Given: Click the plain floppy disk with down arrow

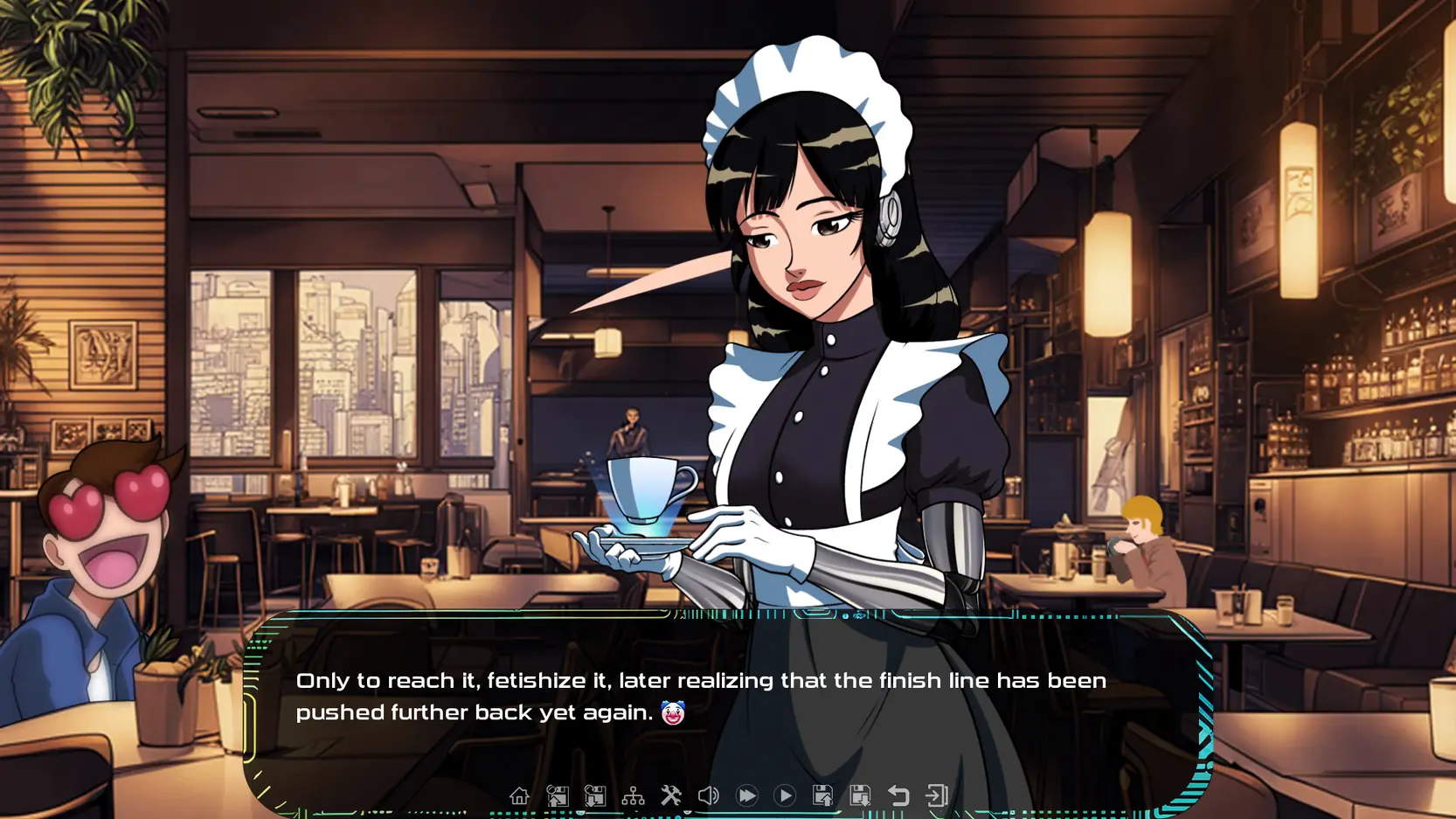Looking at the screenshot, I should coord(860,795).
